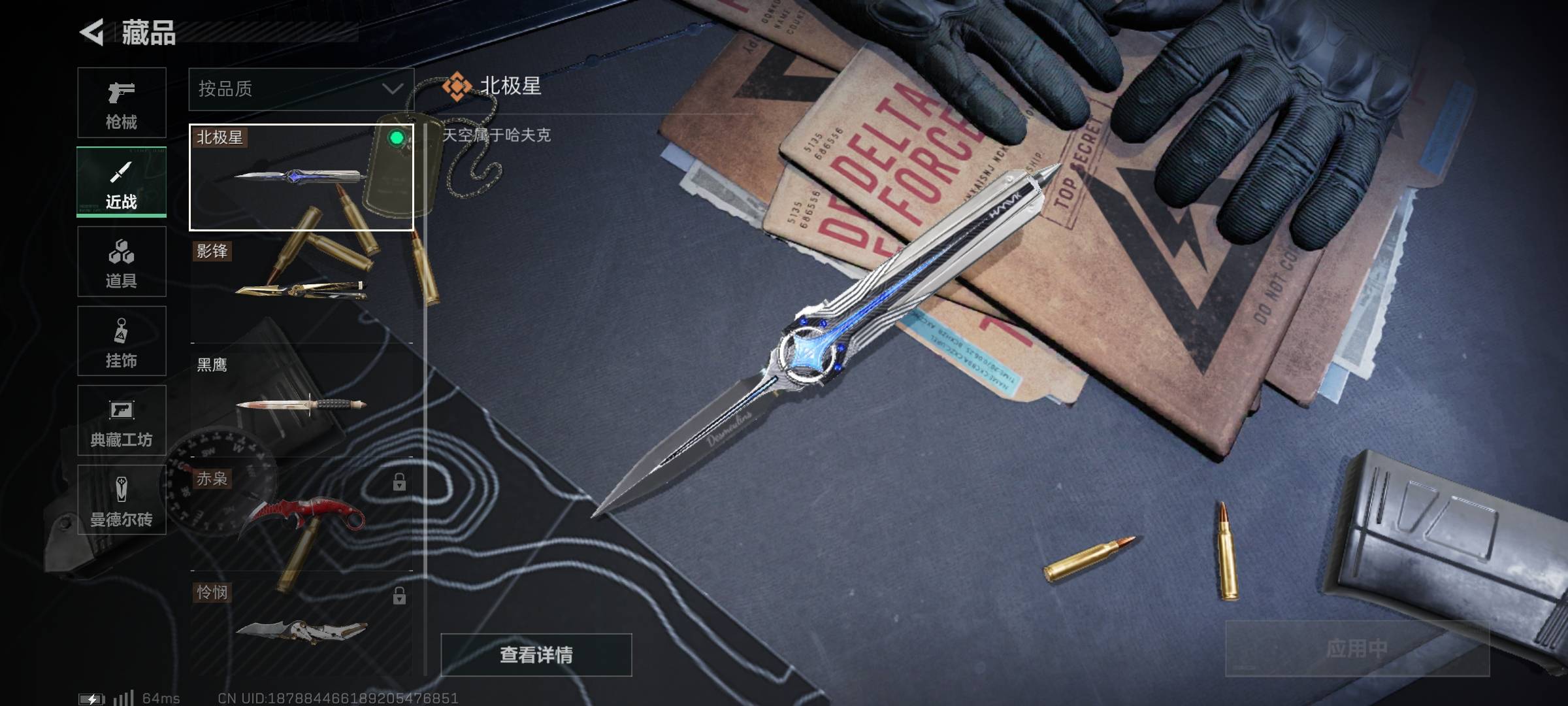Click the 应用中 applied button
The width and height of the screenshot is (1568, 706).
[1356, 648]
